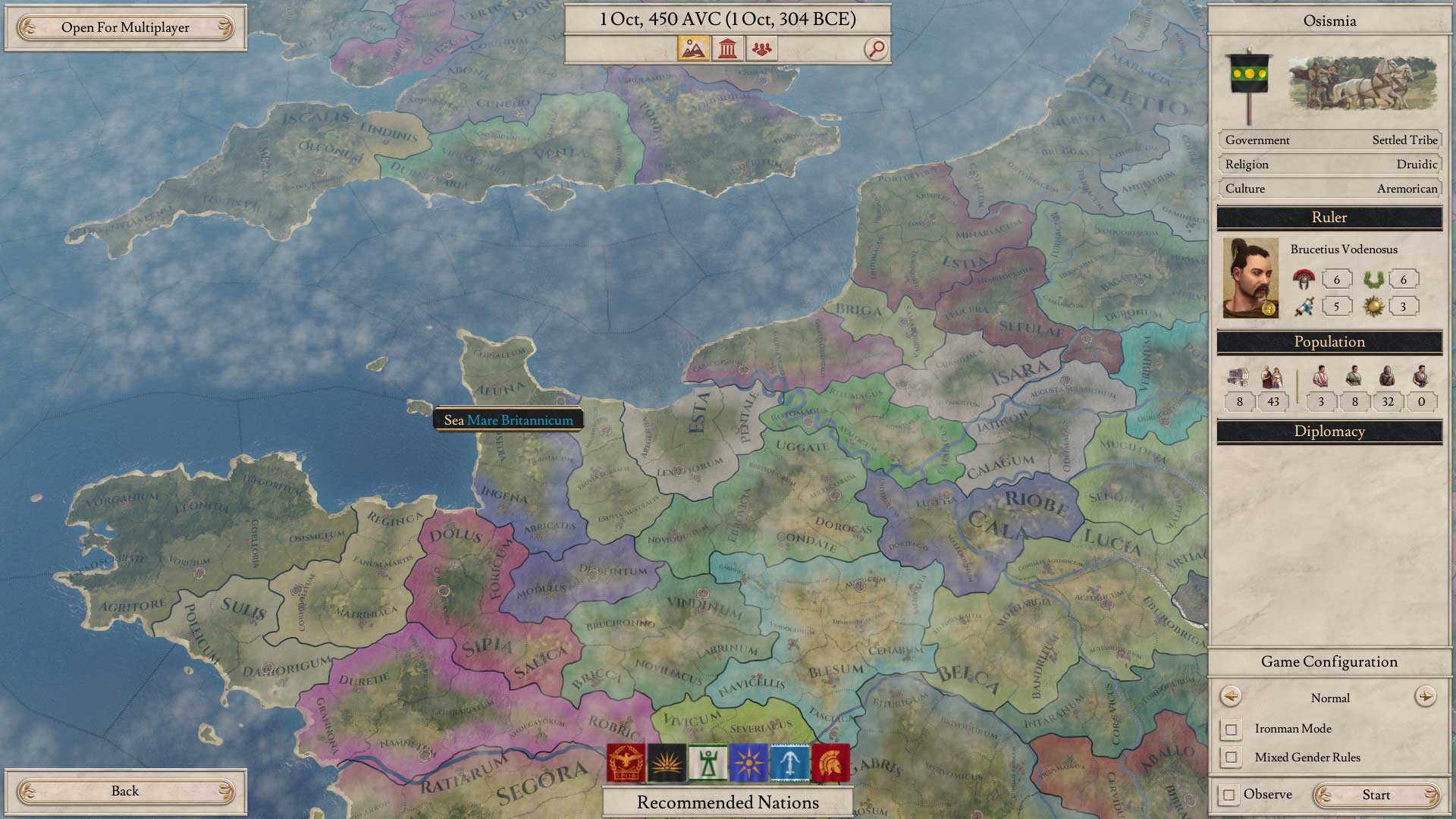Toggle the Observe checkbox

point(1229,795)
